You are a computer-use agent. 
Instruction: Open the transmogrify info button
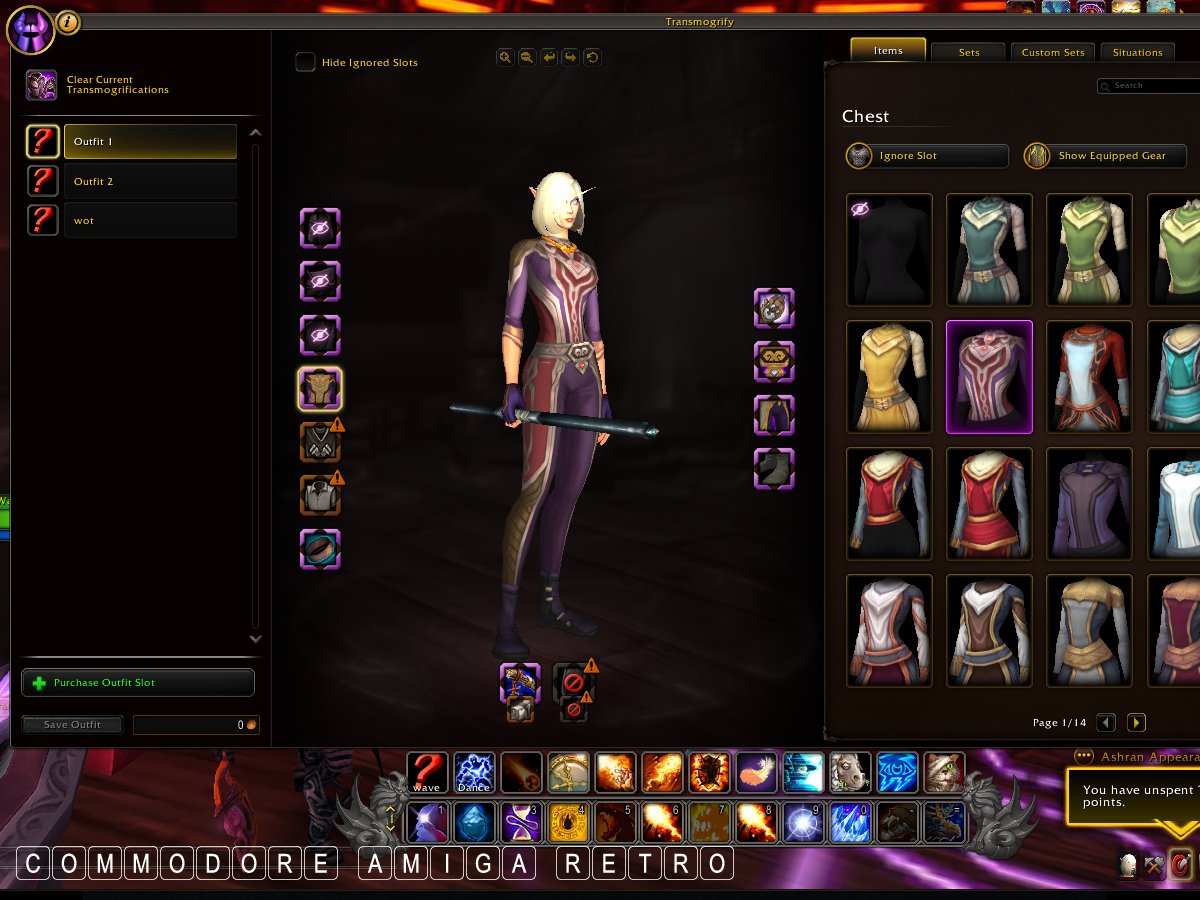pos(68,21)
